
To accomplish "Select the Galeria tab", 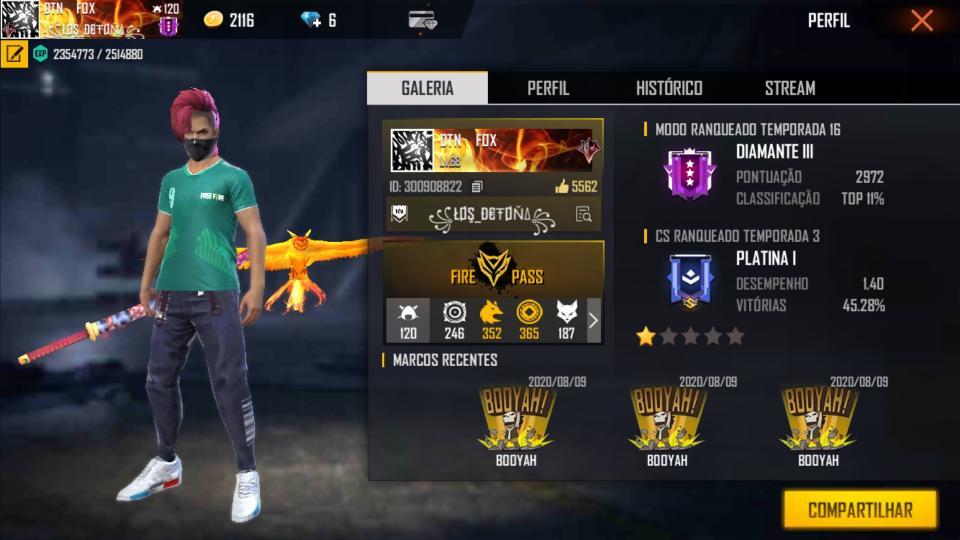I will pos(427,88).
